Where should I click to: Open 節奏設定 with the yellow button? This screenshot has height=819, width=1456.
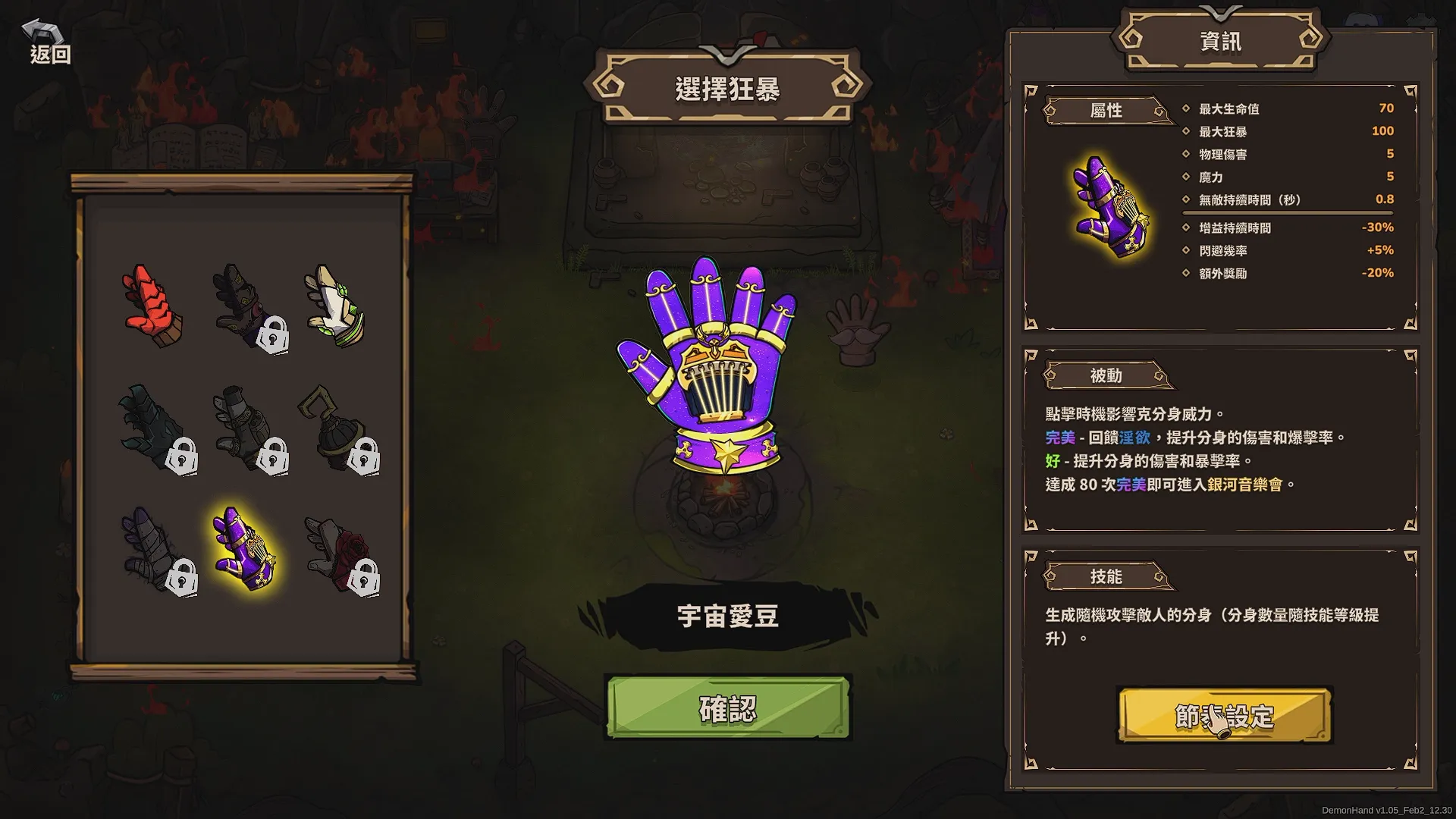tap(1222, 714)
